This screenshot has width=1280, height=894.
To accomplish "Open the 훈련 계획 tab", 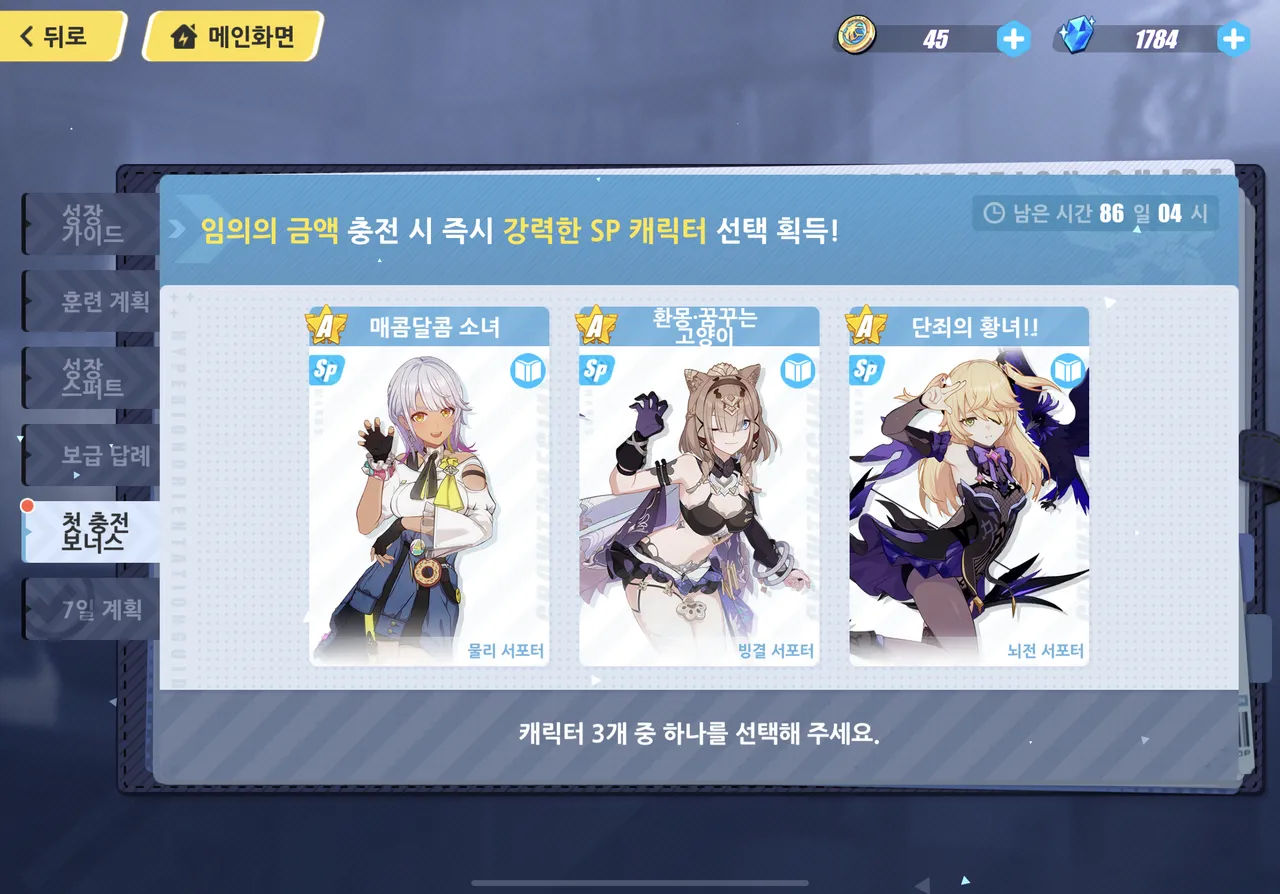I will [90, 300].
